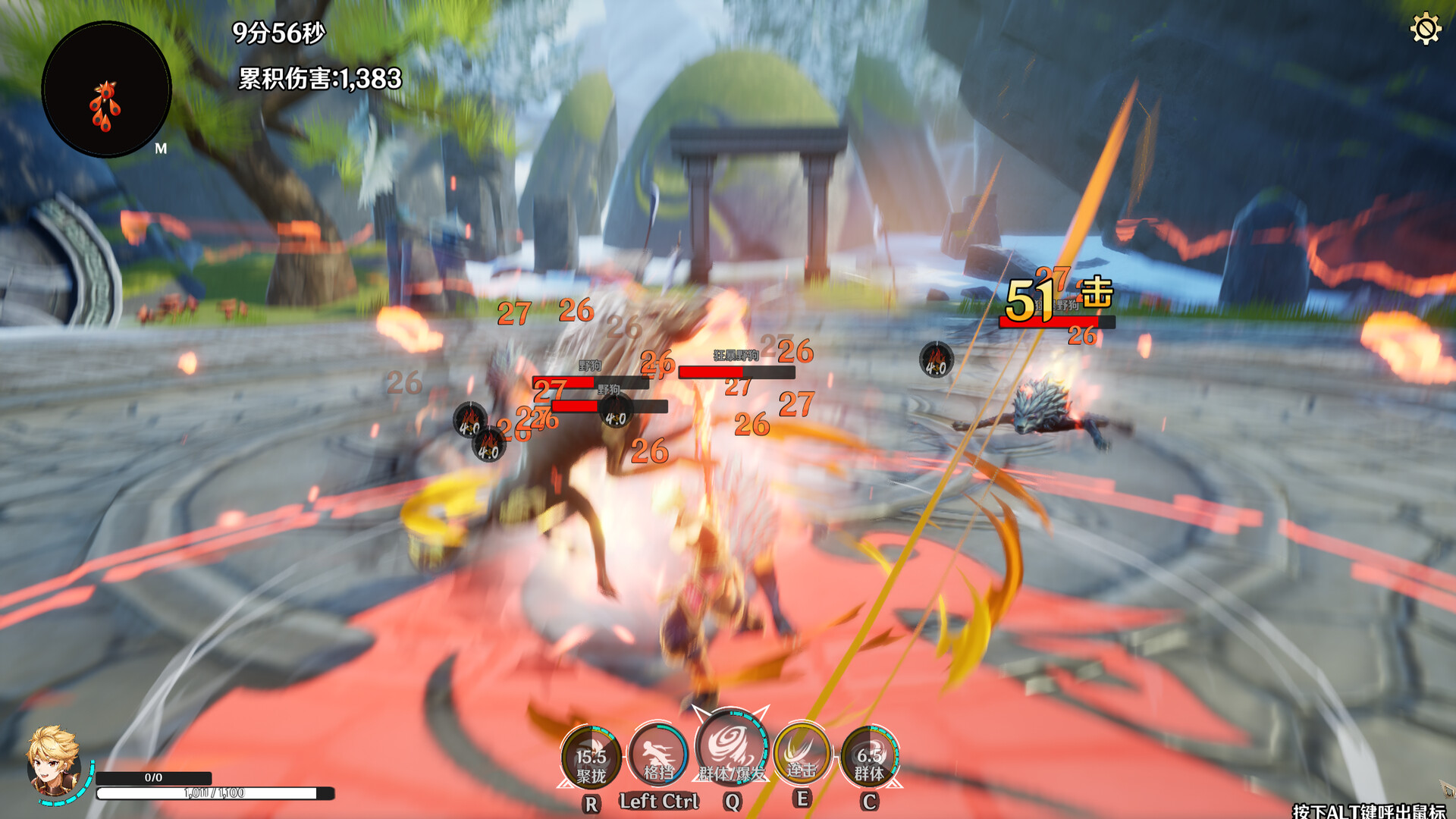Activate the 聚拢 gather skill
The height and width of the screenshot is (819, 1456).
(591, 757)
